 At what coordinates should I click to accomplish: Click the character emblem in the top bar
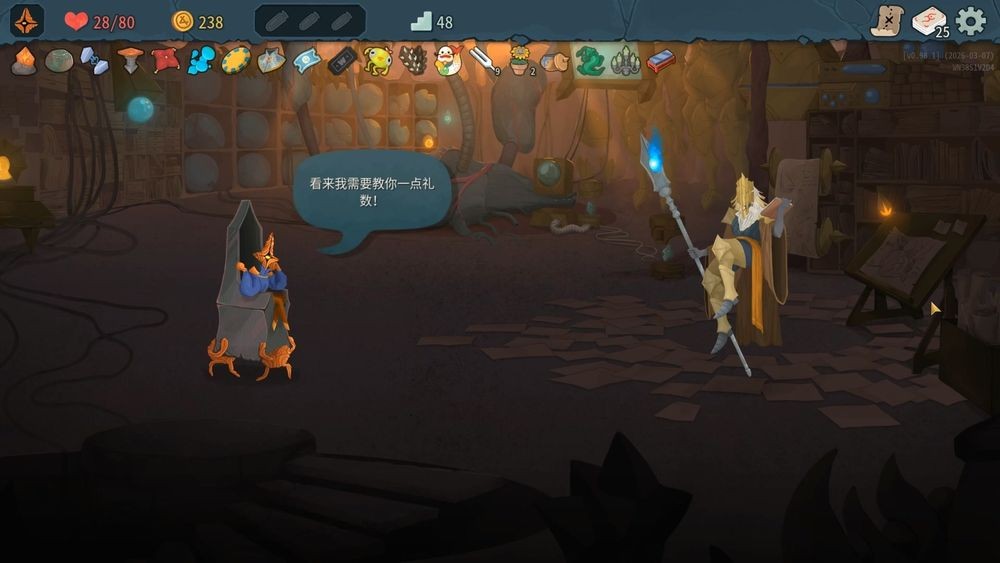[27, 21]
